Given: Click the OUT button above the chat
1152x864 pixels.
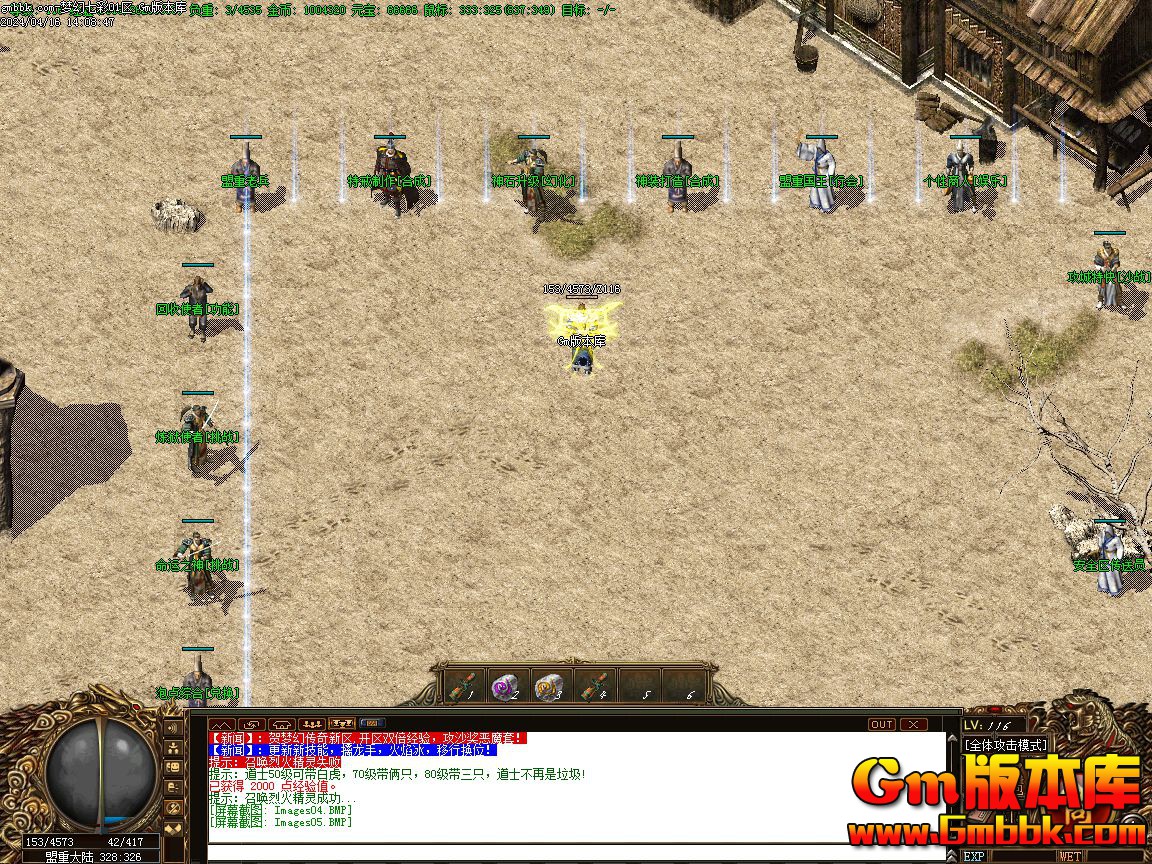Looking at the screenshot, I should pos(882,724).
